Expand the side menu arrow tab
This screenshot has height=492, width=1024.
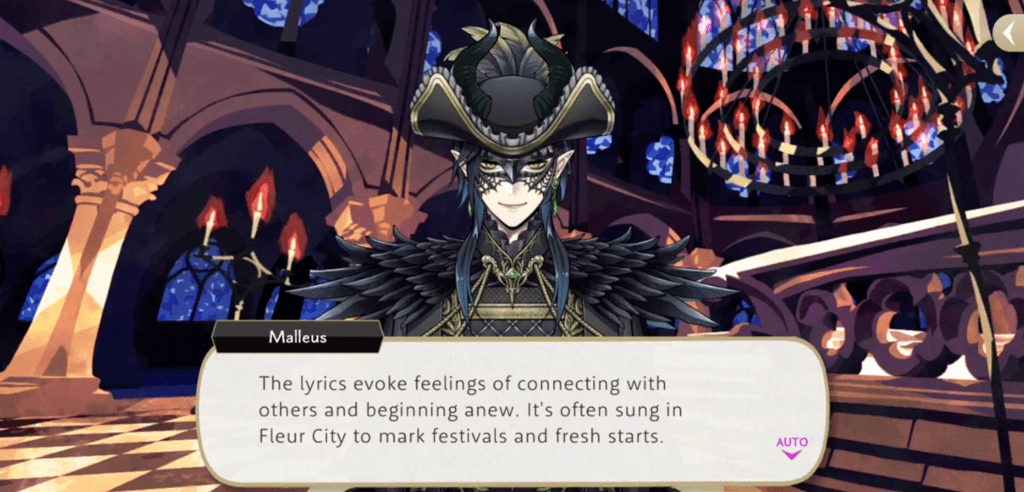tap(1008, 35)
